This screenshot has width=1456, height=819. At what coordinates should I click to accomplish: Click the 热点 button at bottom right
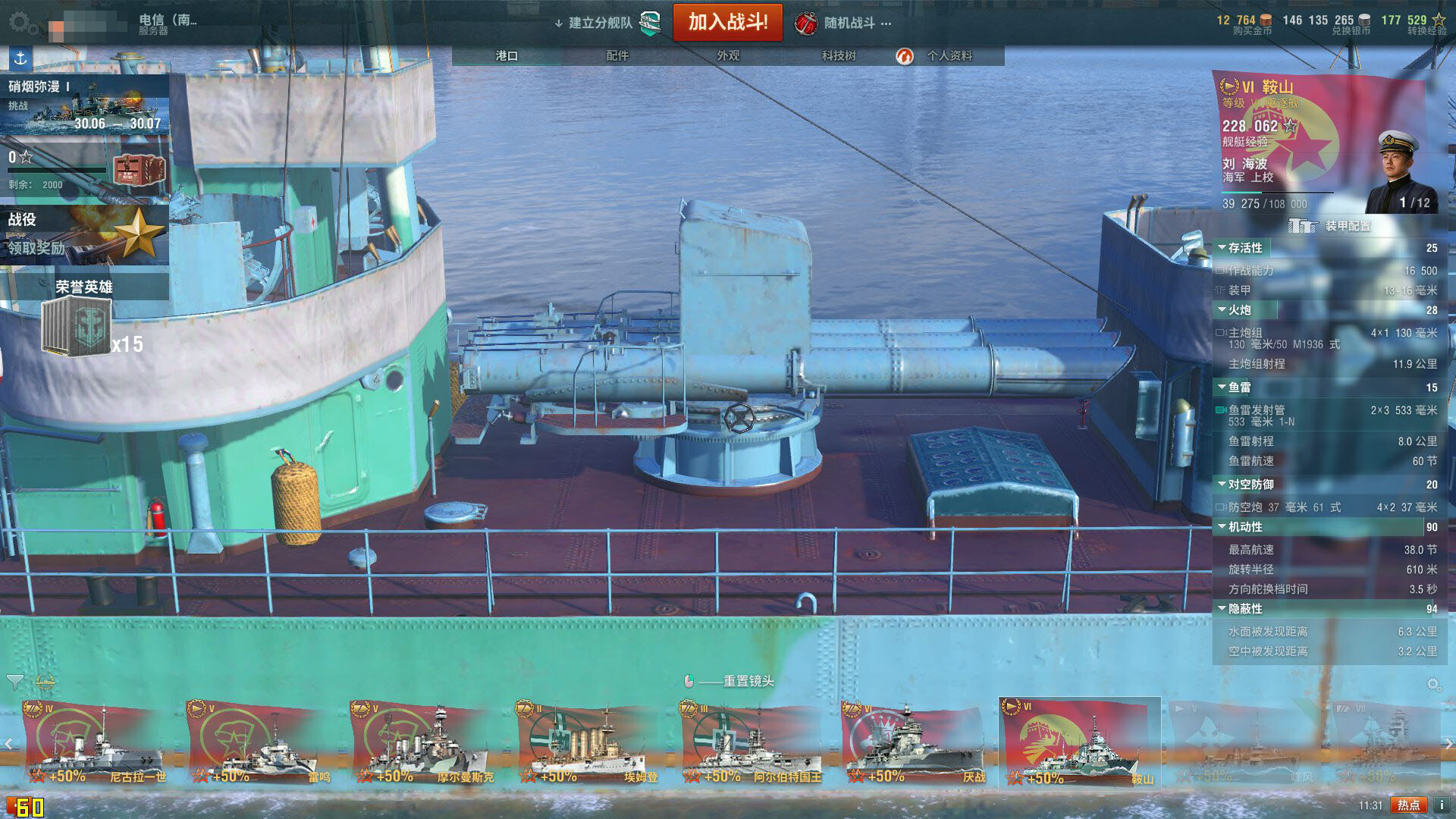(1408, 805)
